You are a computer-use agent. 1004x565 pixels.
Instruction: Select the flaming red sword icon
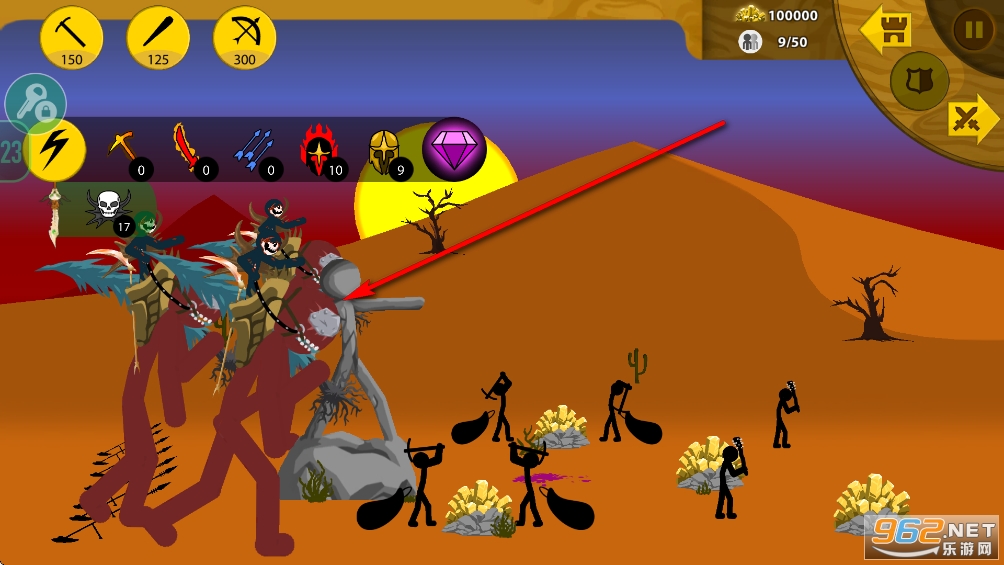189,150
